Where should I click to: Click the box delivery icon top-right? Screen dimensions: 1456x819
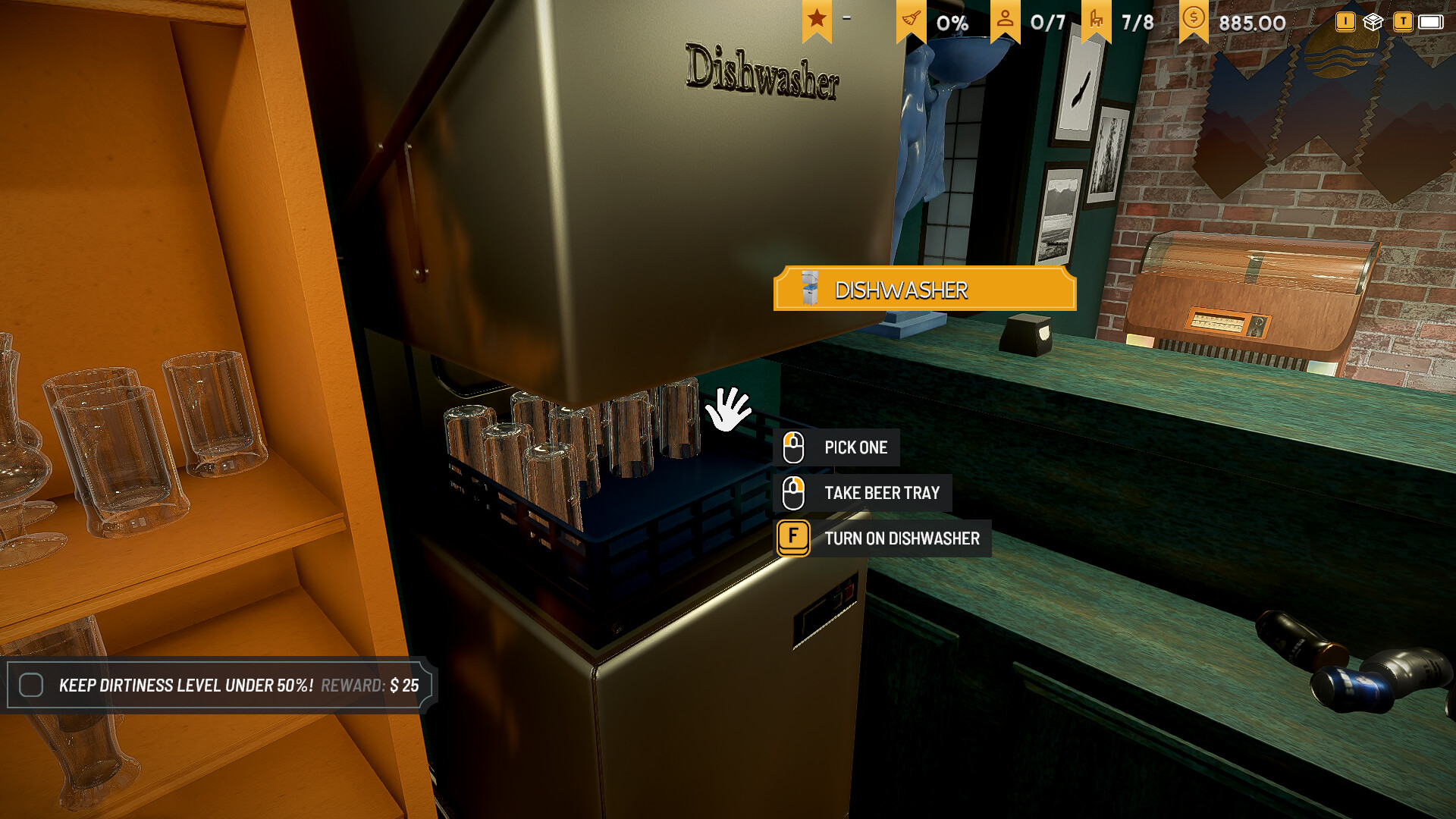pyautogui.click(x=1373, y=21)
